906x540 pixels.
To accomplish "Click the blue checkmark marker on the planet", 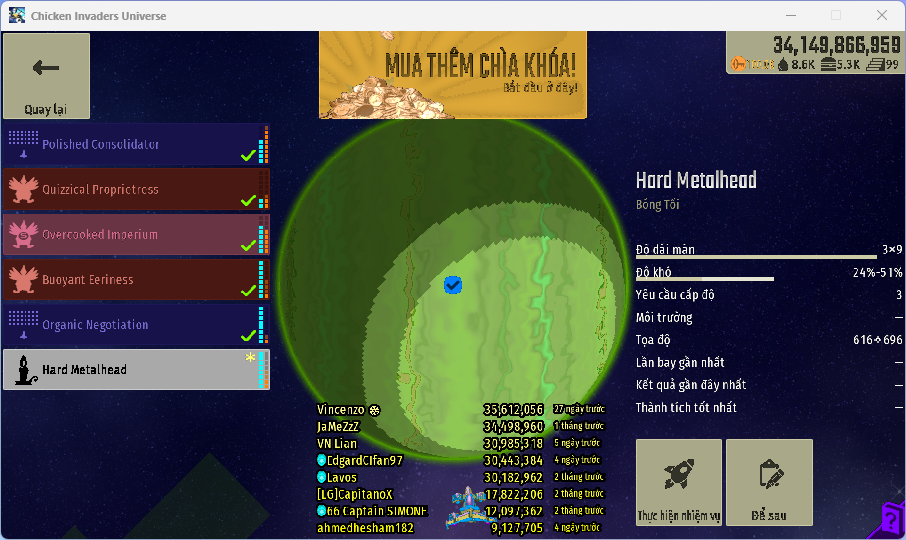I will click(452, 286).
